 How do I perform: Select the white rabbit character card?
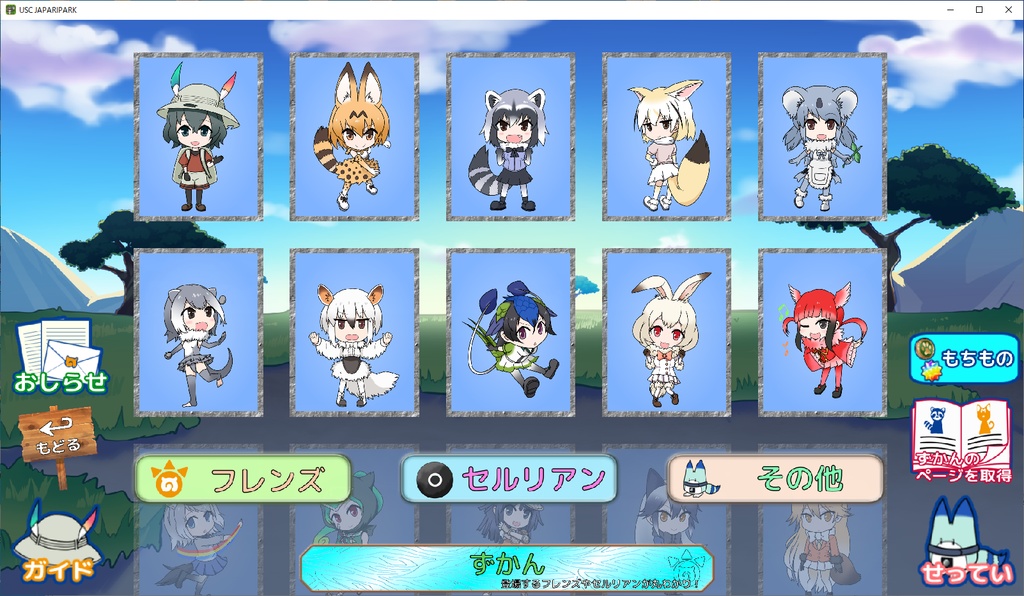click(667, 332)
